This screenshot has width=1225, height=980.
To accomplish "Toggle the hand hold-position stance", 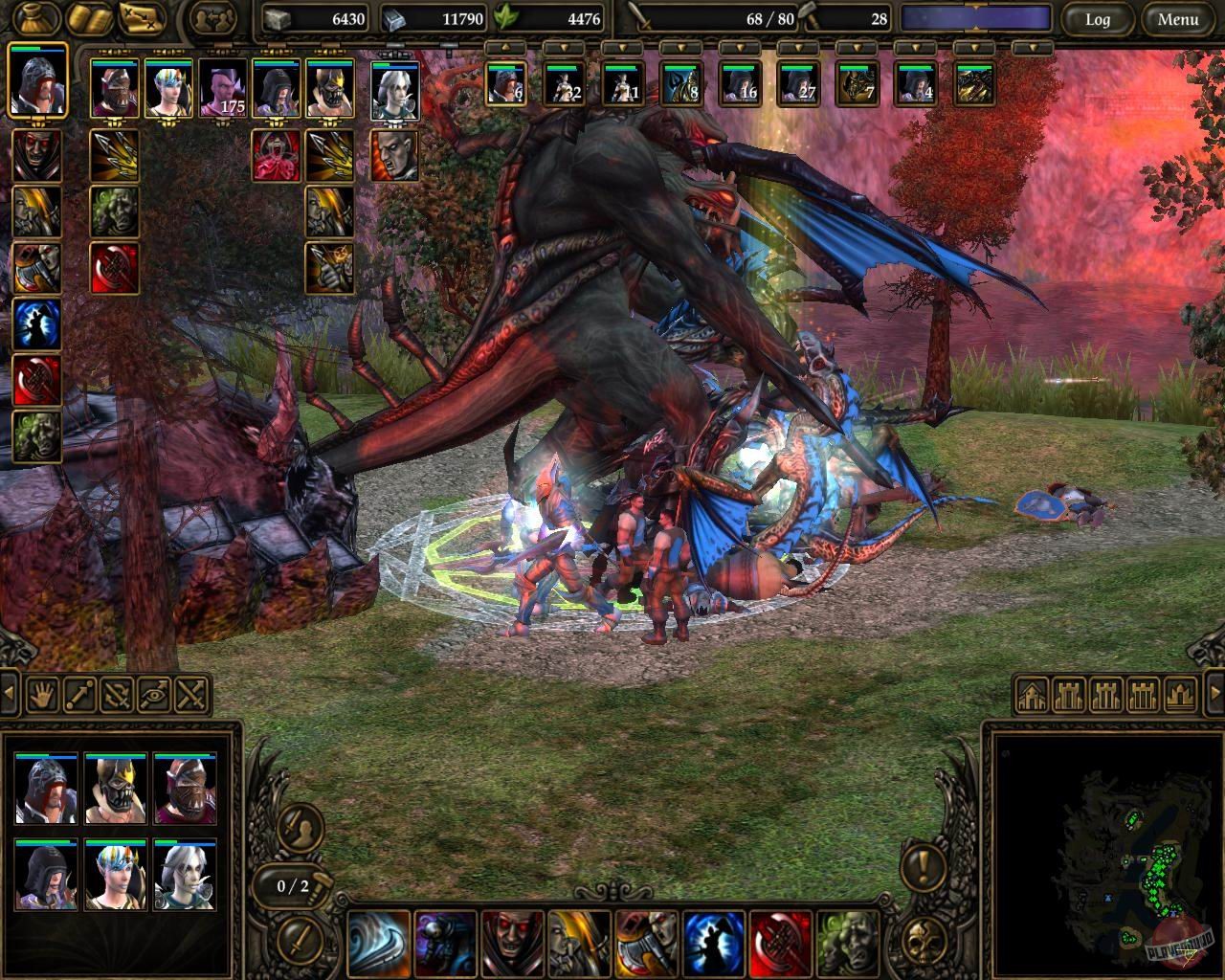I will pos(42,696).
